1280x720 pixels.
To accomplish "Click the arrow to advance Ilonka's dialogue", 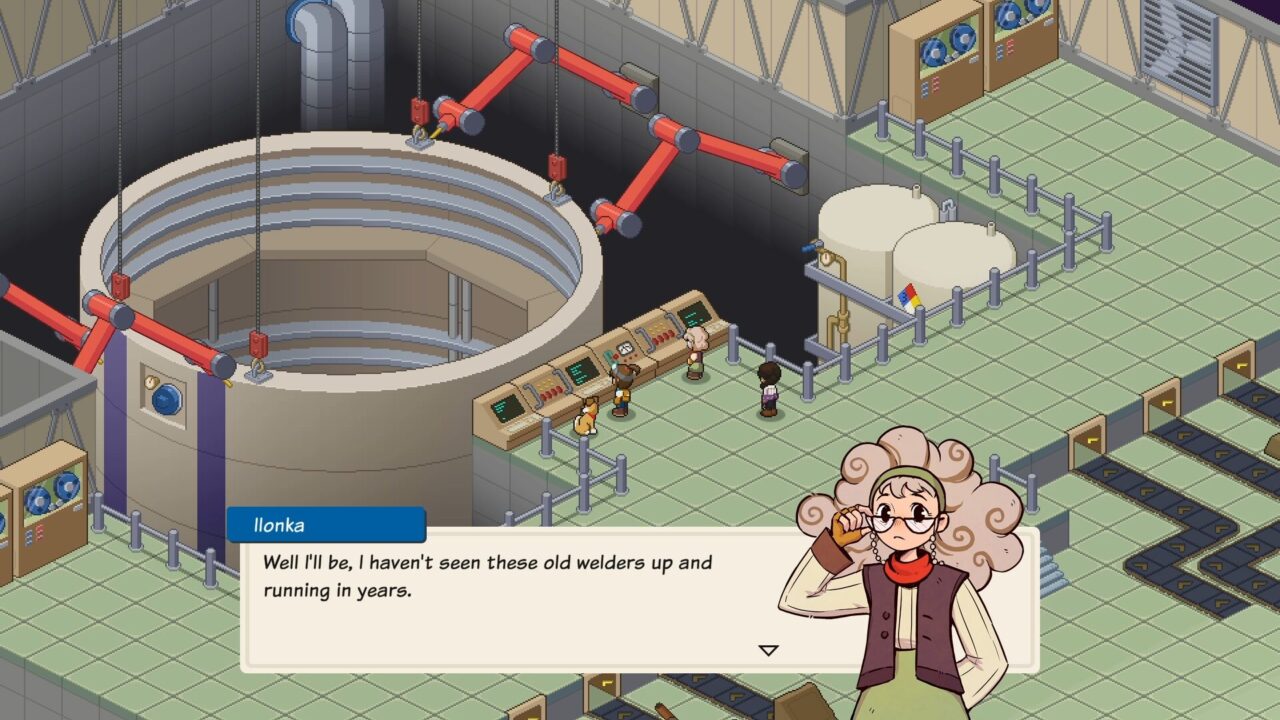I will click(768, 648).
